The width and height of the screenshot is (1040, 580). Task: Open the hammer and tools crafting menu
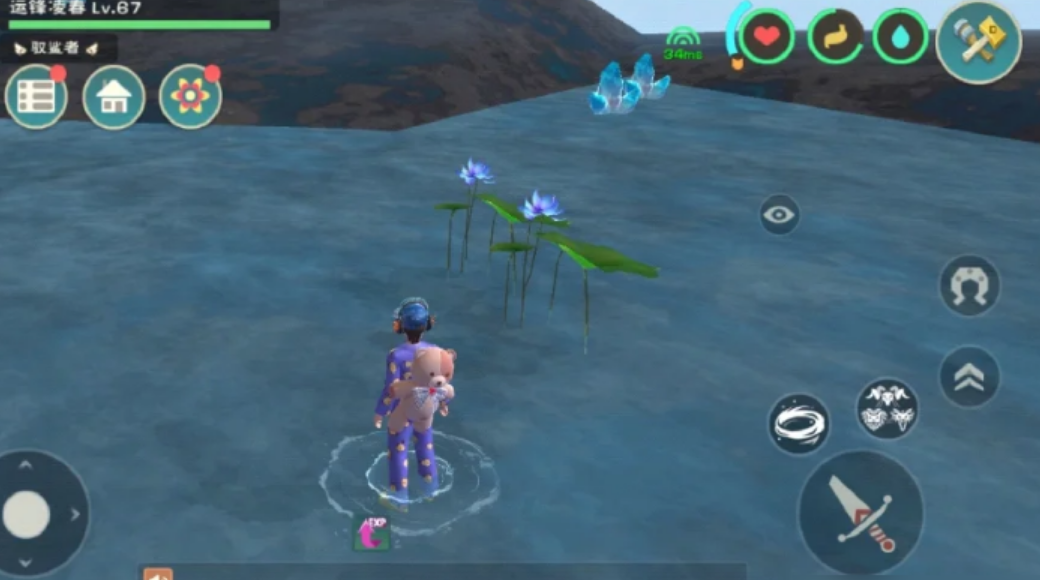click(978, 42)
